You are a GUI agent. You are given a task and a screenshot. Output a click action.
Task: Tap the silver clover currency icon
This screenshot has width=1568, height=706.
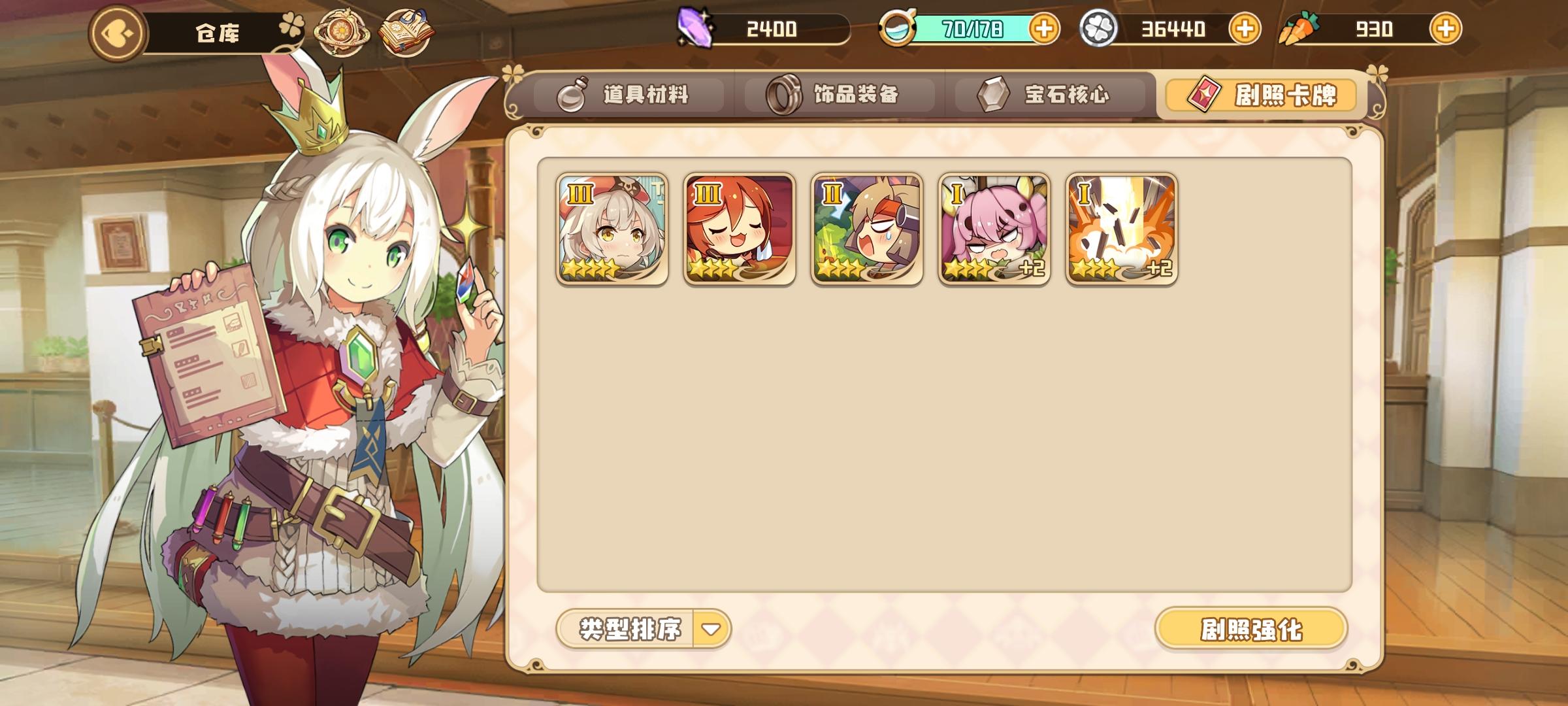point(1099,27)
